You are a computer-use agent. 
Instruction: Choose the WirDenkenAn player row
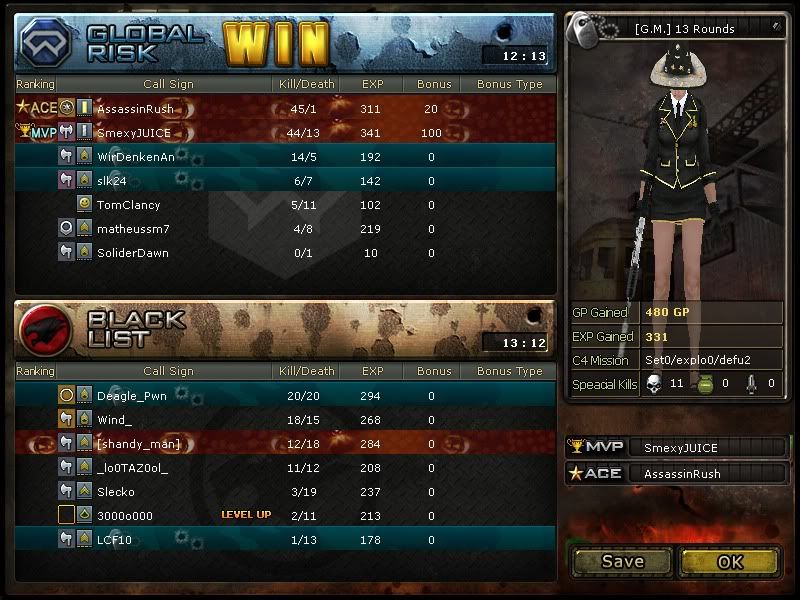tap(135, 157)
